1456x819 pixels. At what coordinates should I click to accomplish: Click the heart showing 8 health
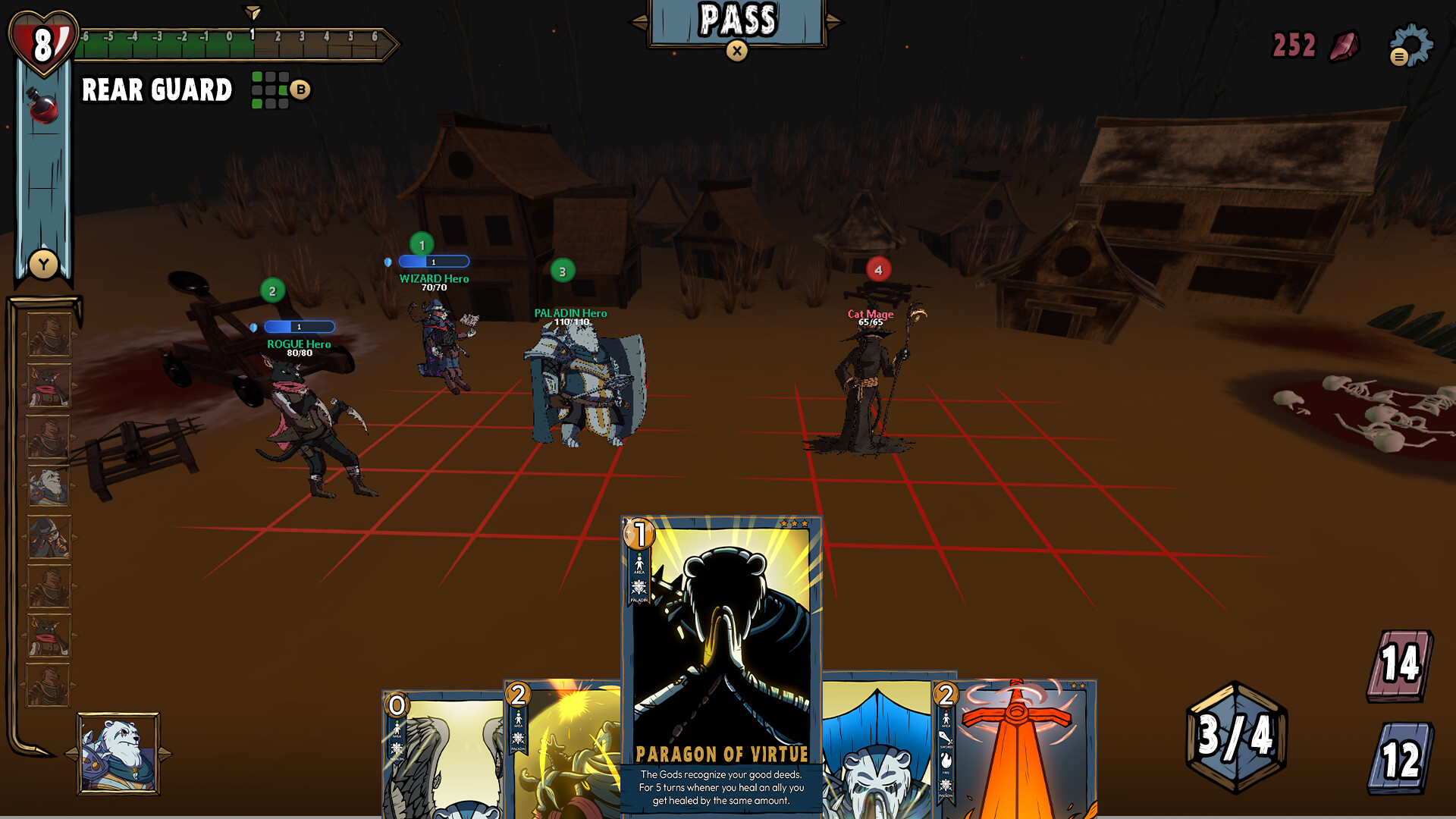[x=43, y=42]
